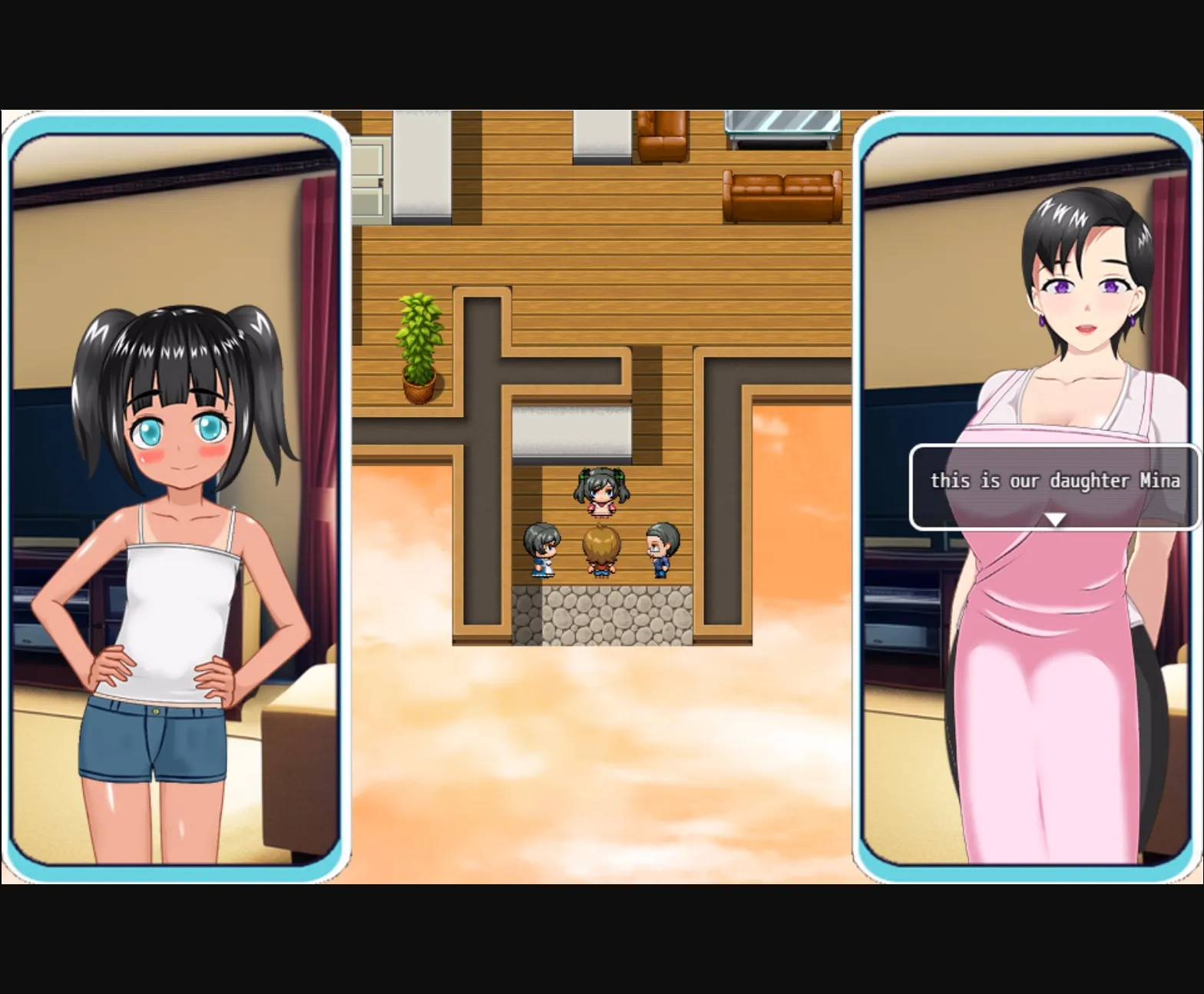Advance dialogue using the continue triangle
1204x994 pixels.
[x=1055, y=518]
